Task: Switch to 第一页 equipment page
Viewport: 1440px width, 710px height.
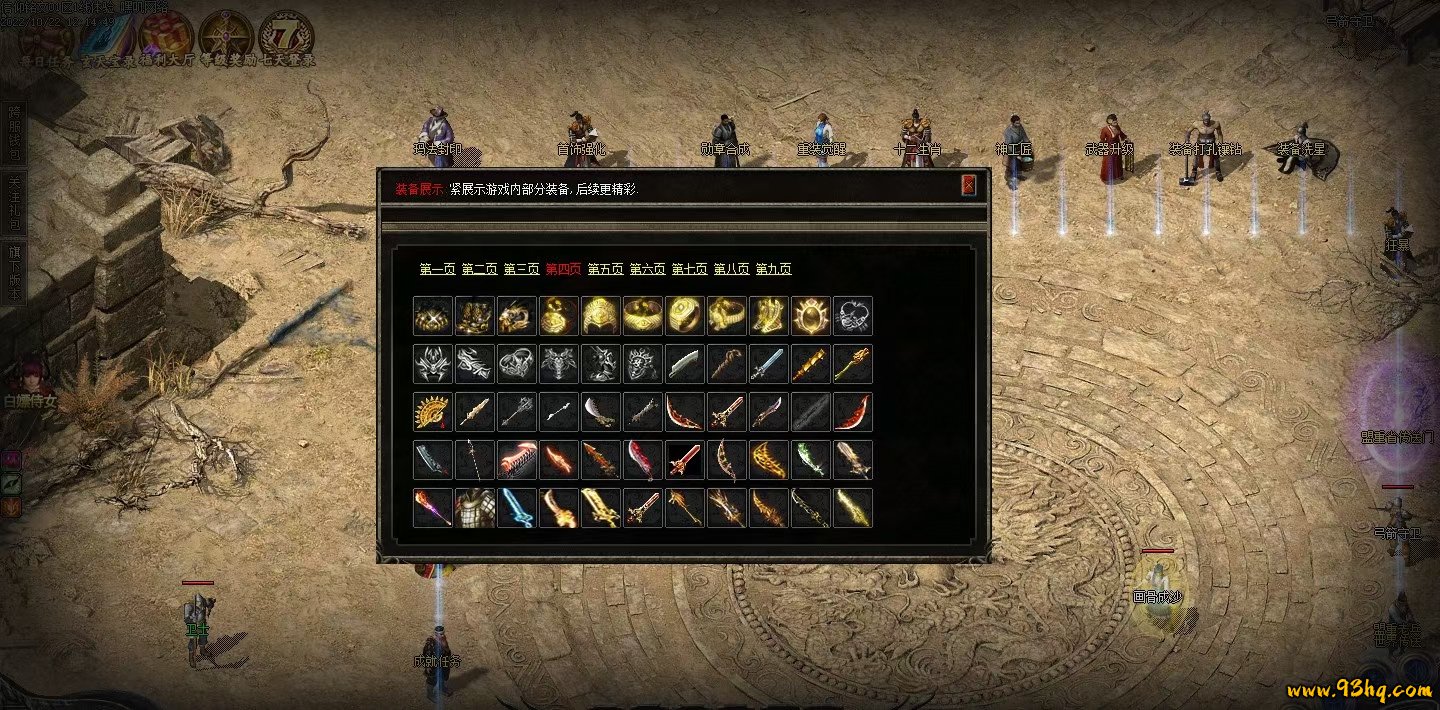Action: (437, 269)
